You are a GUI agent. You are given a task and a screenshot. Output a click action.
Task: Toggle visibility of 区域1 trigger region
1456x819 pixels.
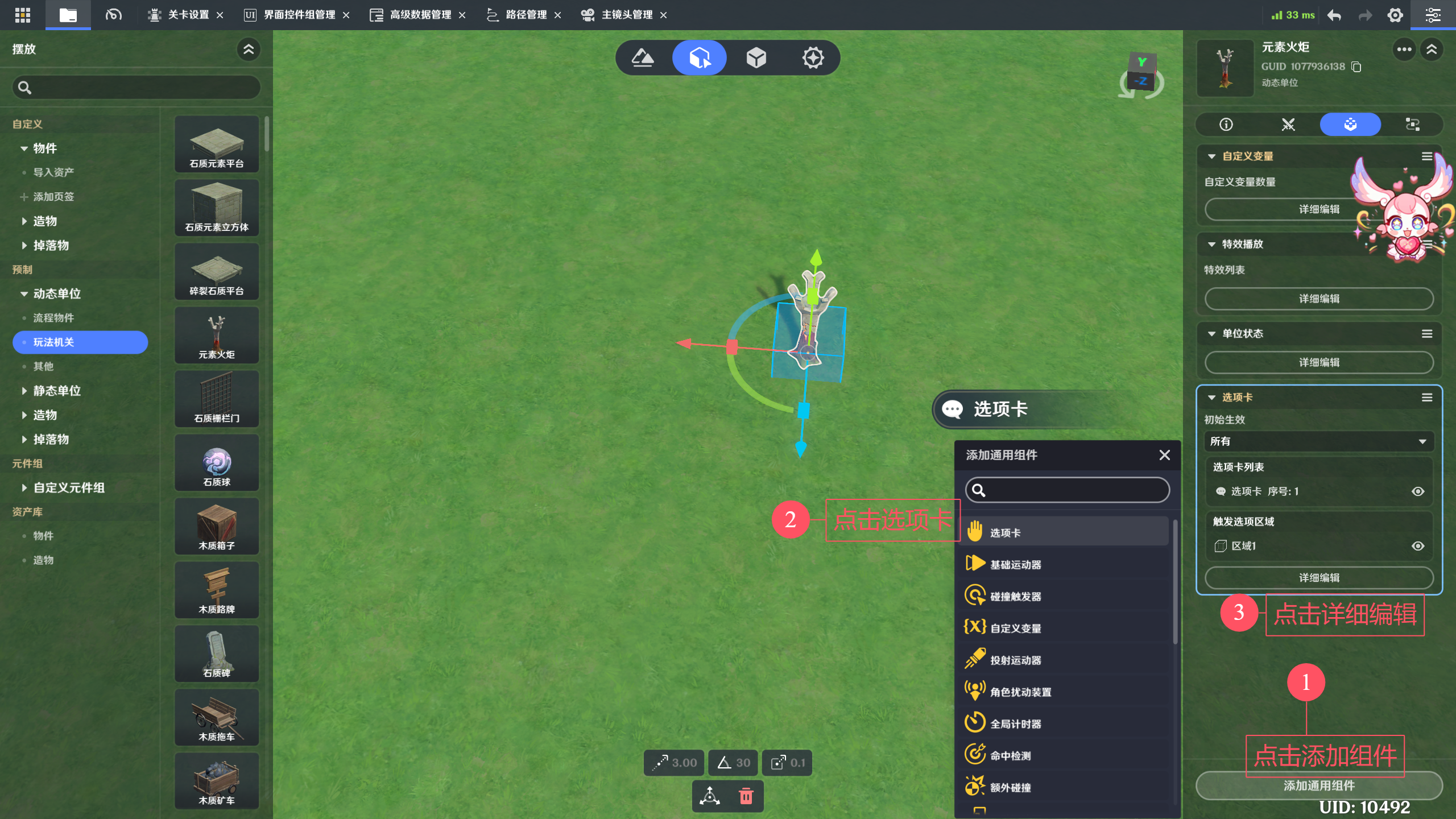[x=1418, y=546]
